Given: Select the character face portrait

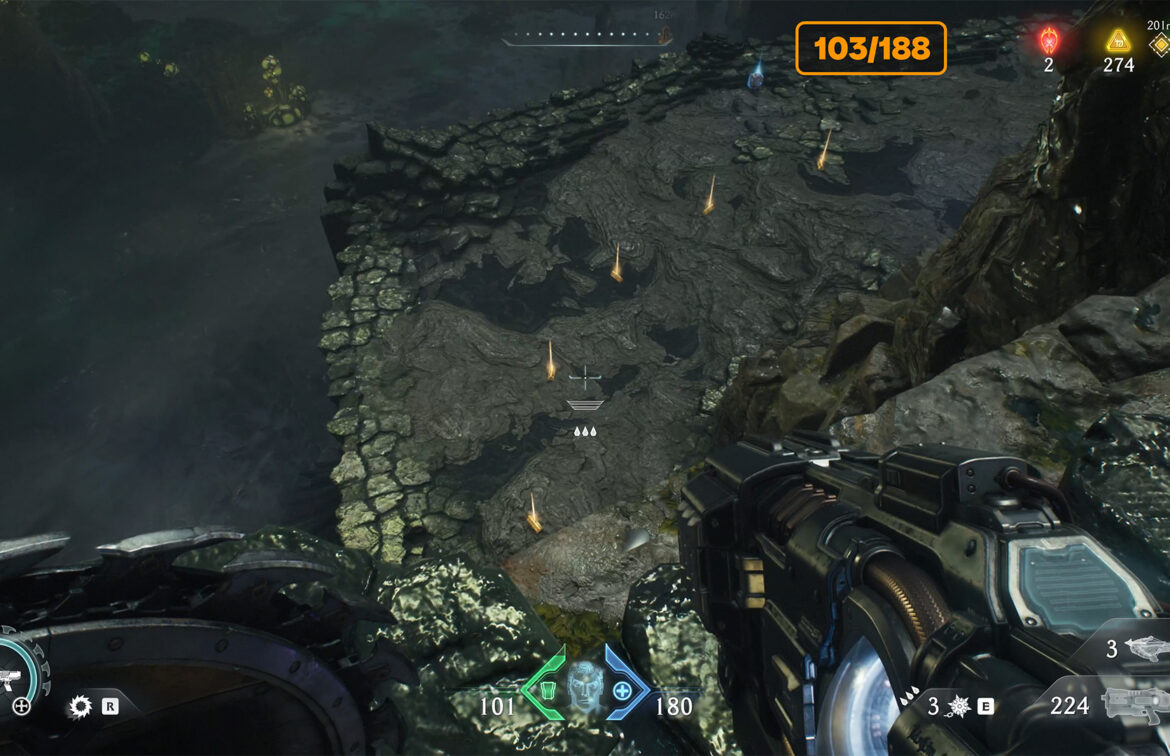Looking at the screenshot, I should coord(585,688).
